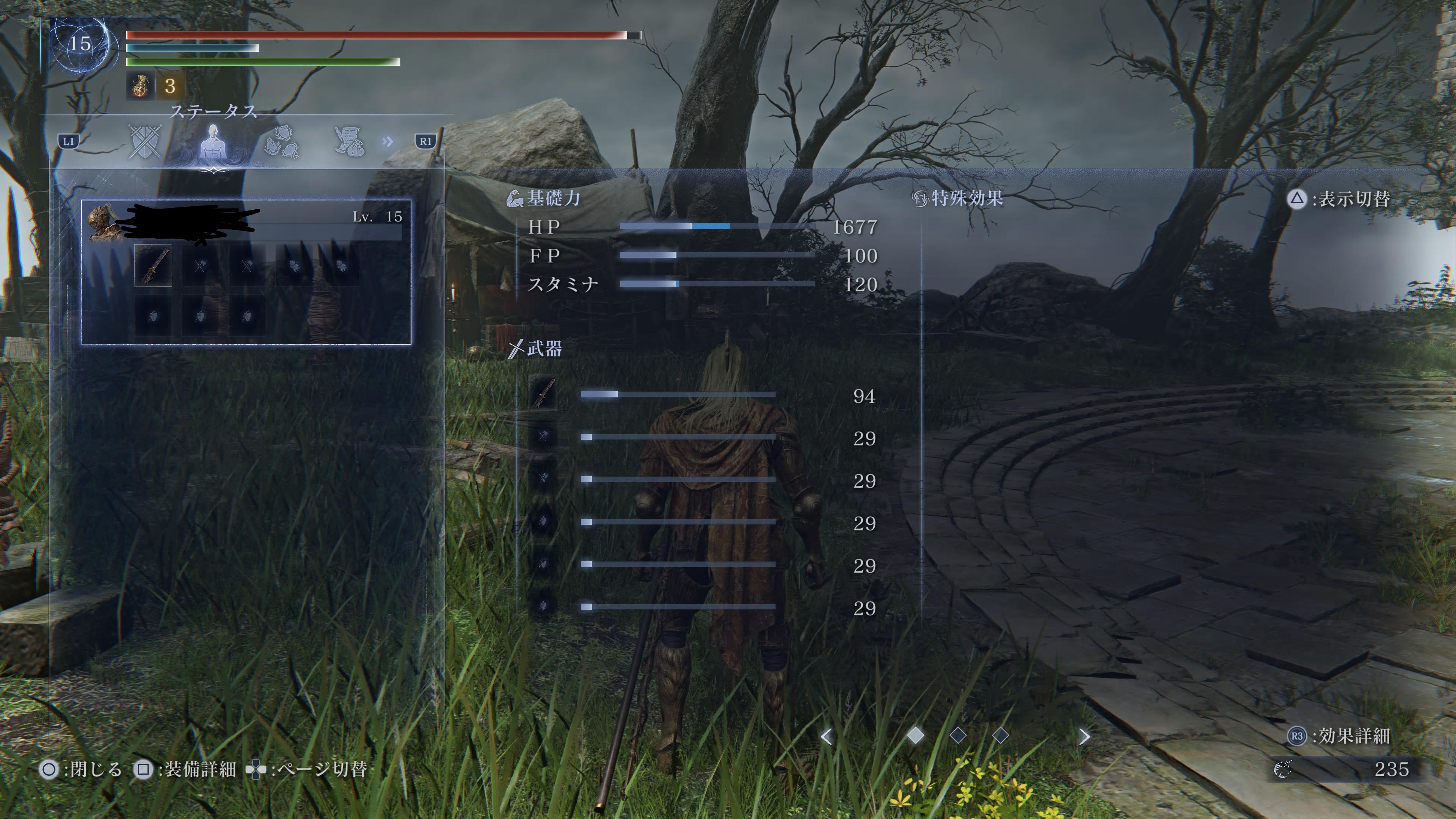The width and height of the screenshot is (1456, 819).
Task: Open equipment details via 装備詳細
Action: 185,769
